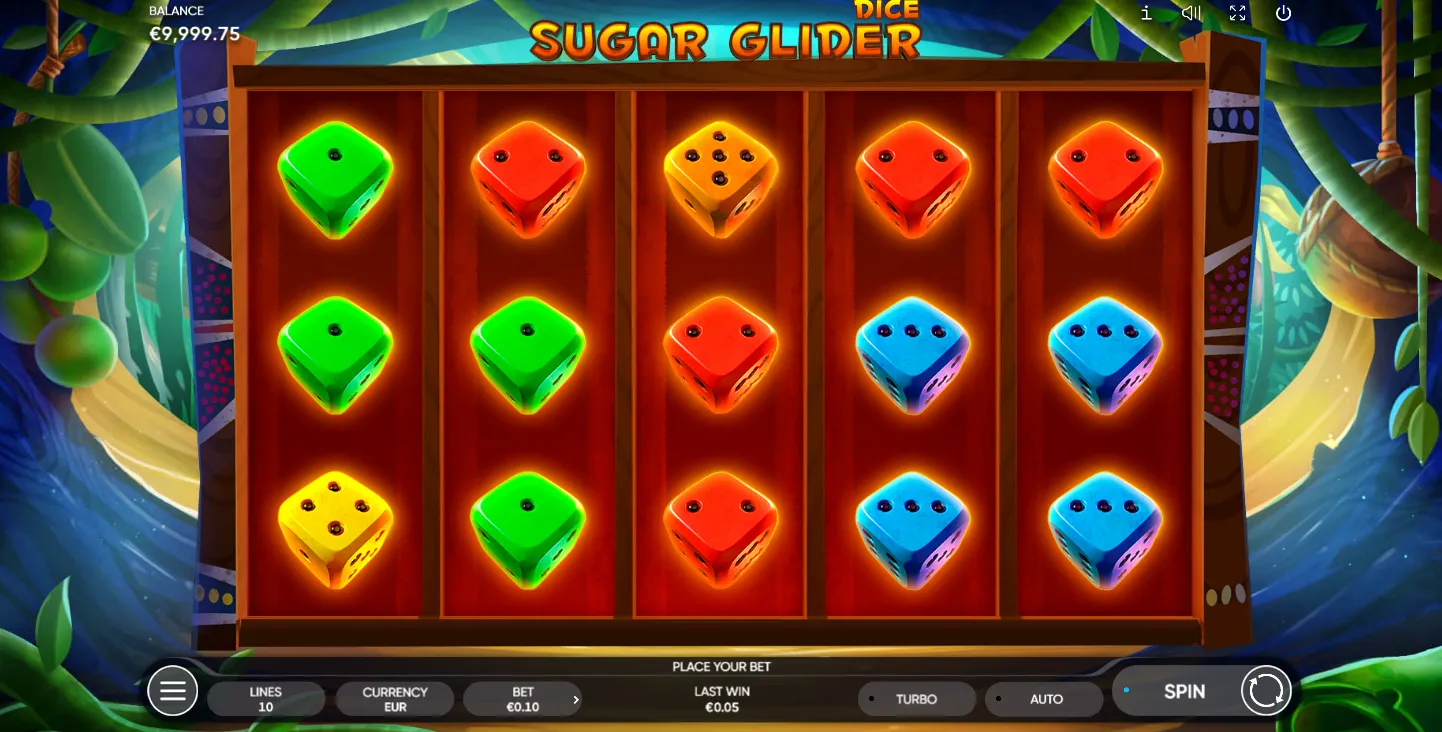Click the circular arrows spin icon

click(x=1266, y=691)
